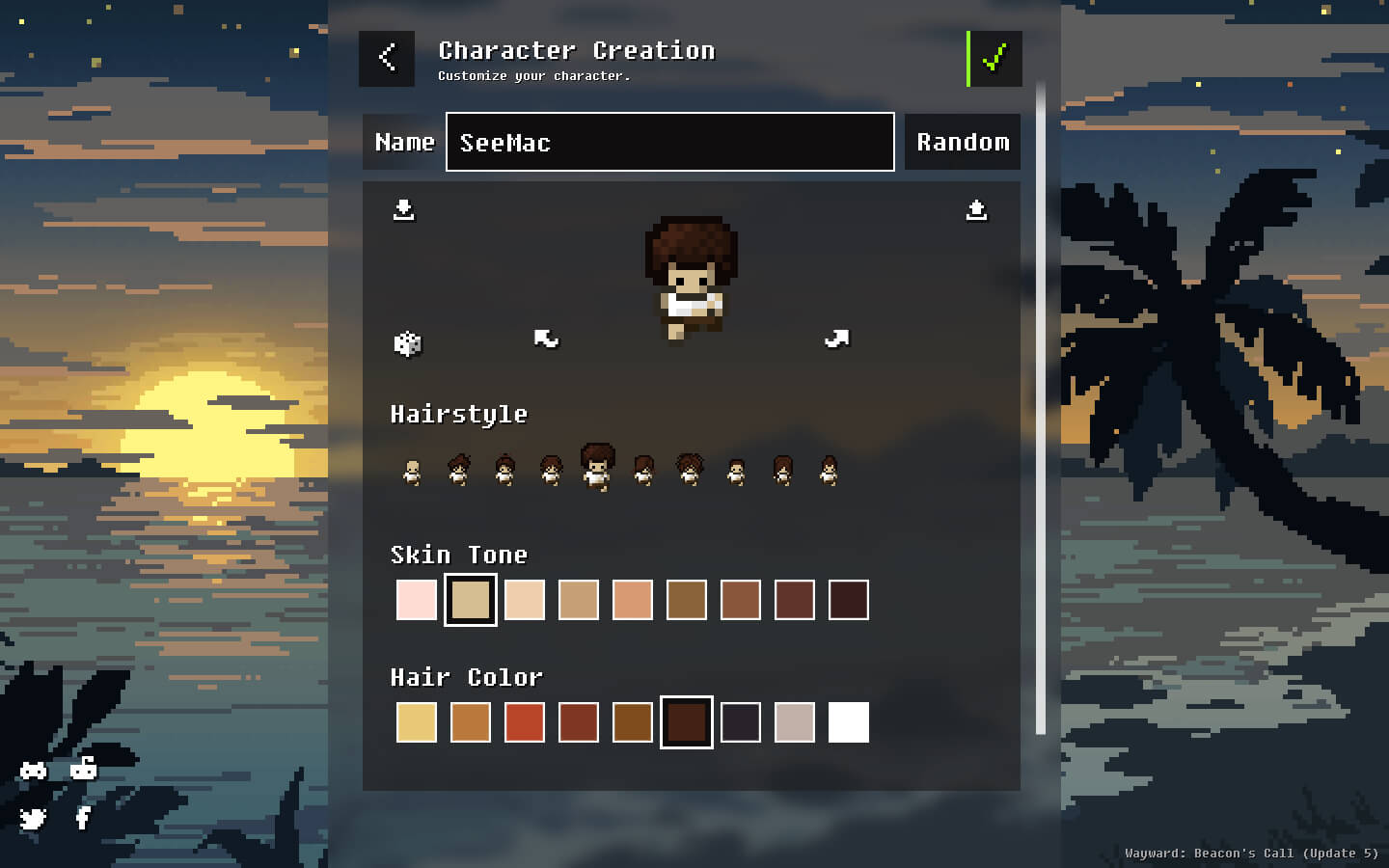Choose the black hair color swatch

(x=741, y=722)
